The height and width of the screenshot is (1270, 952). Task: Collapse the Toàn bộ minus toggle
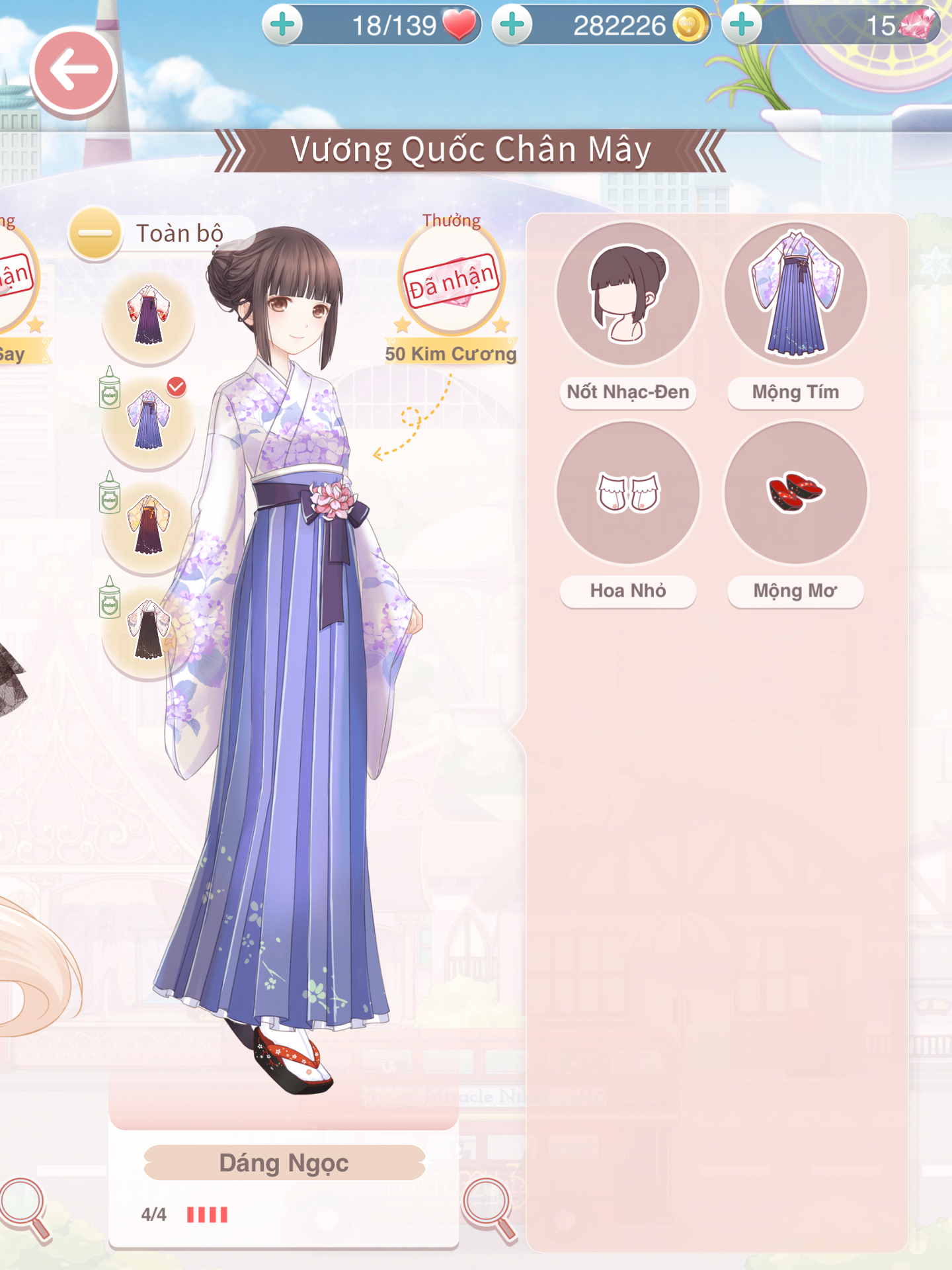[95, 233]
